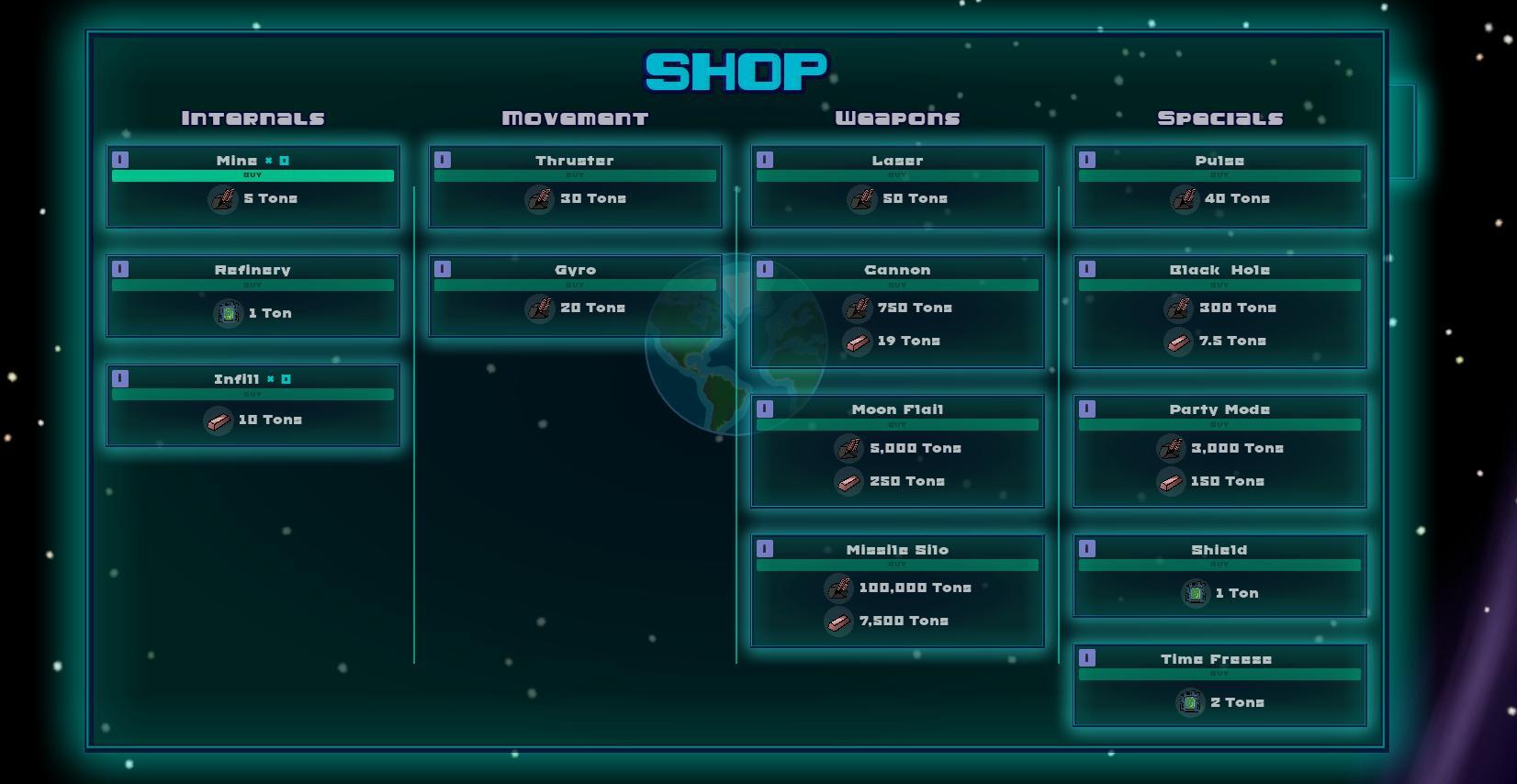This screenshot has width=1517, height=784.
Task: Select the Specials category heading
Action: 1219,117
